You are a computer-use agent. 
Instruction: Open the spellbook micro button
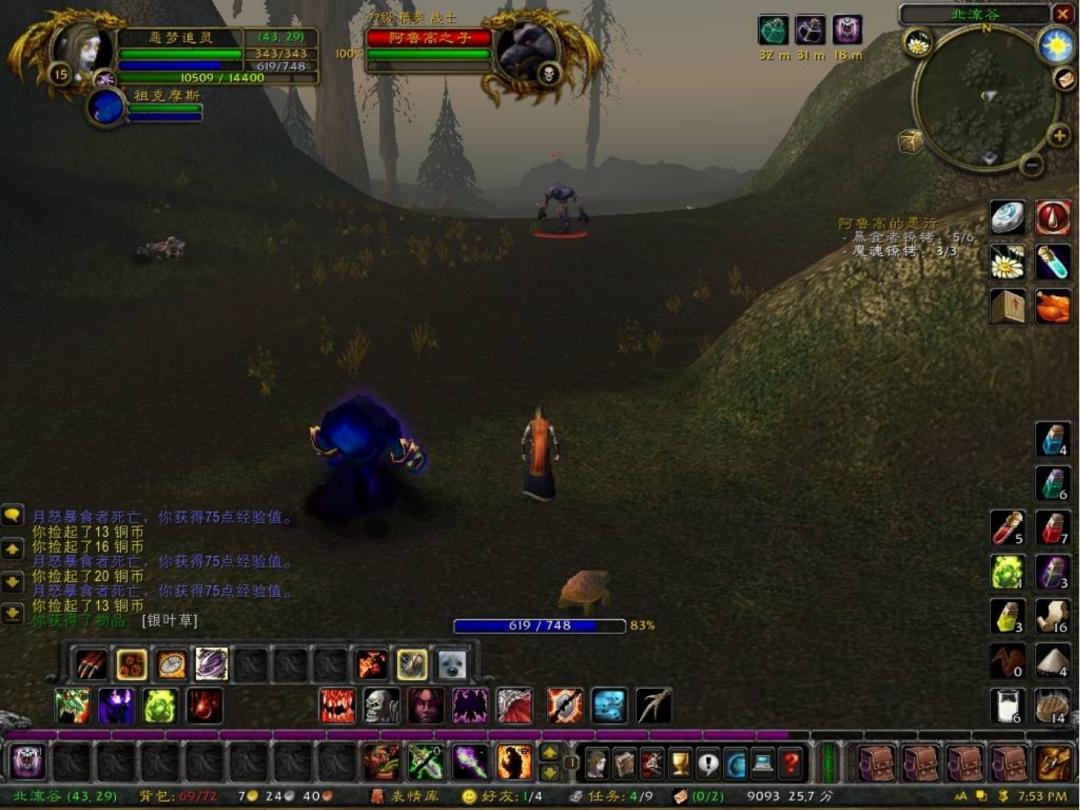(x=624, y=764)
